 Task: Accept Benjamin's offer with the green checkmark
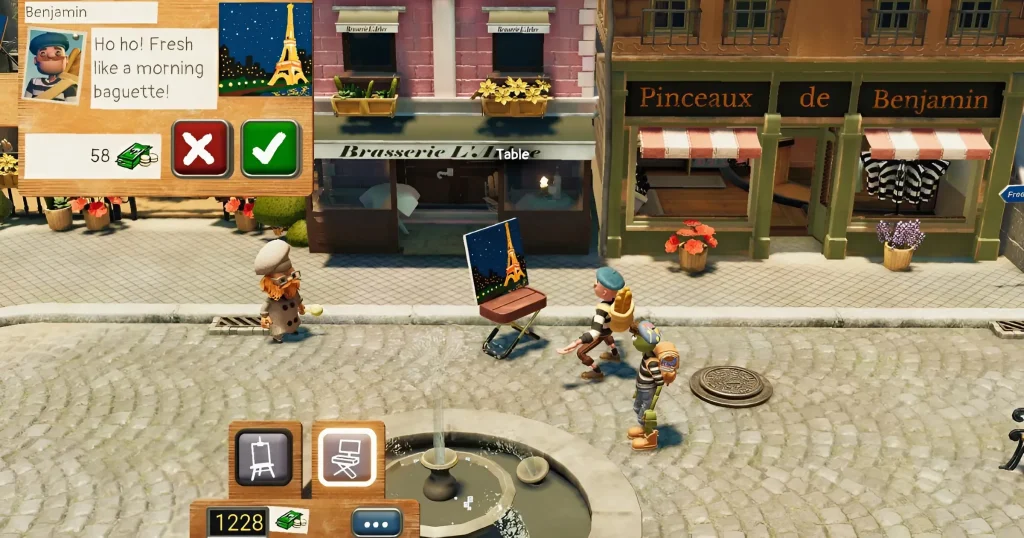(270, 149)
